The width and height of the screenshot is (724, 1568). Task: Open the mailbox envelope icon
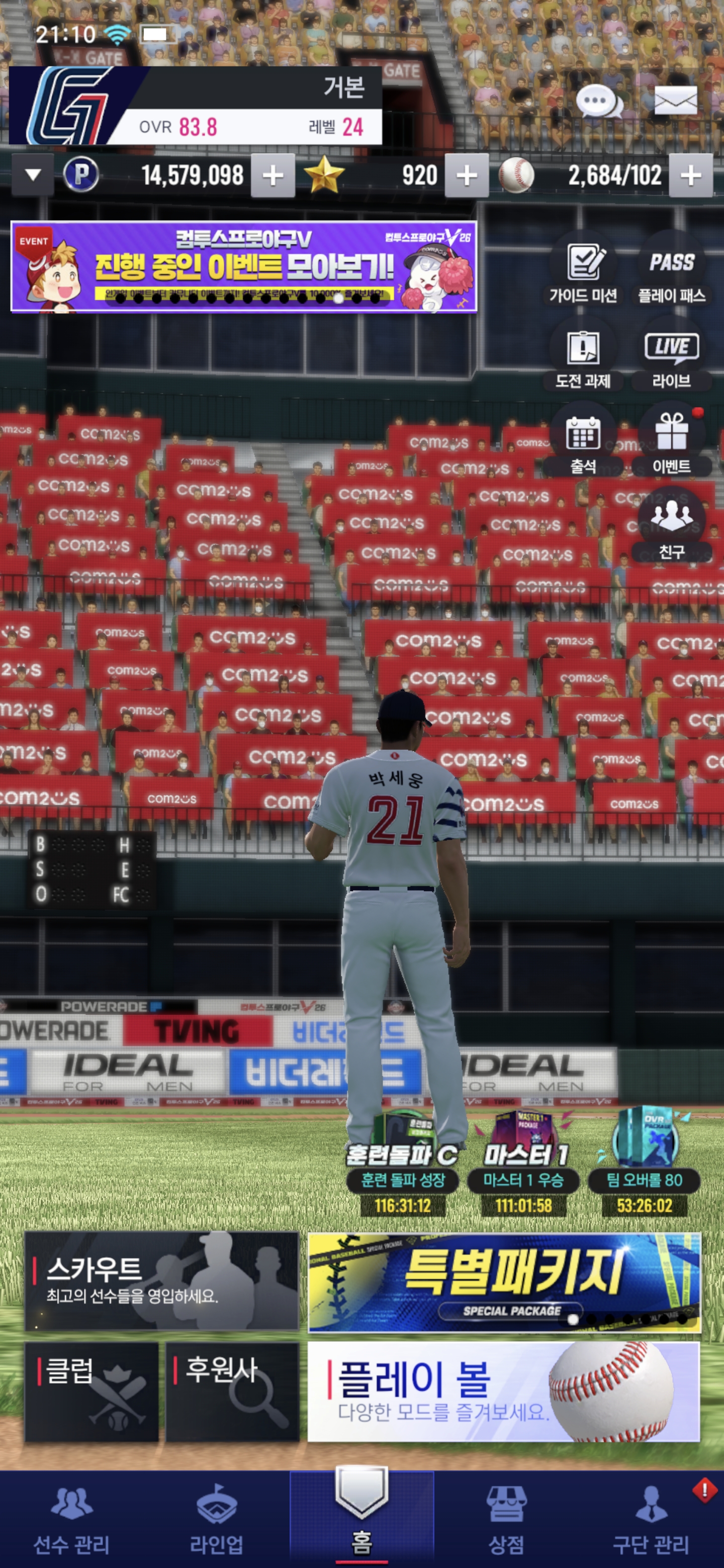coord(675,101)
